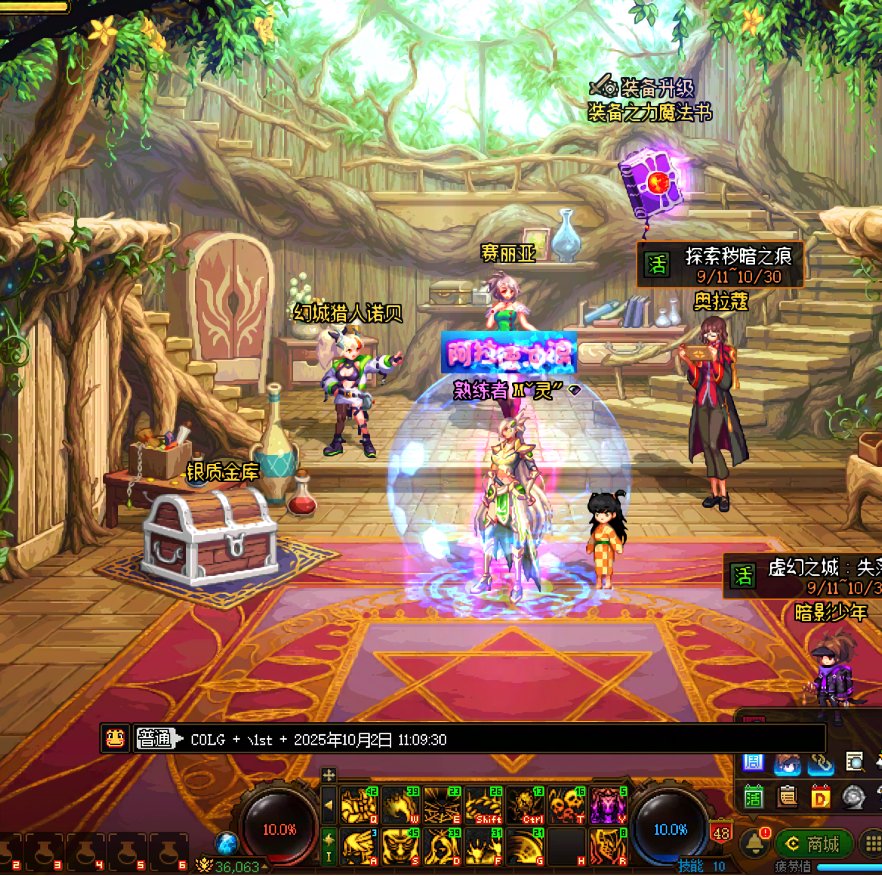Open the green 活 activity calendar icon
Screen dimensions: 882x876
click(x=754, y=796)
